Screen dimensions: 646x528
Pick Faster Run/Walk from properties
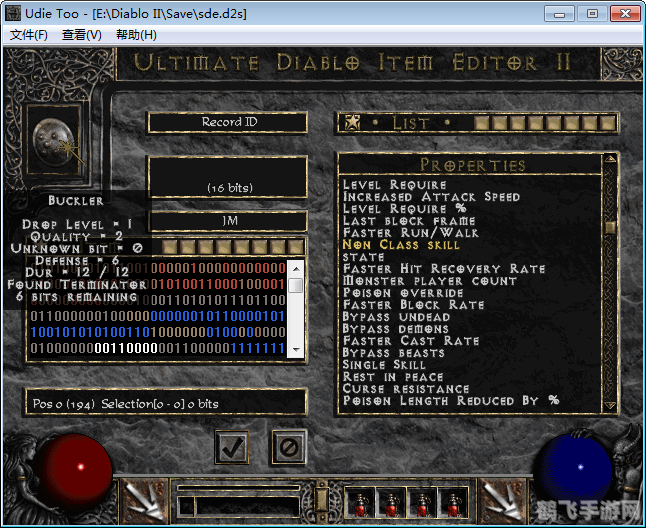pos(410,233)
